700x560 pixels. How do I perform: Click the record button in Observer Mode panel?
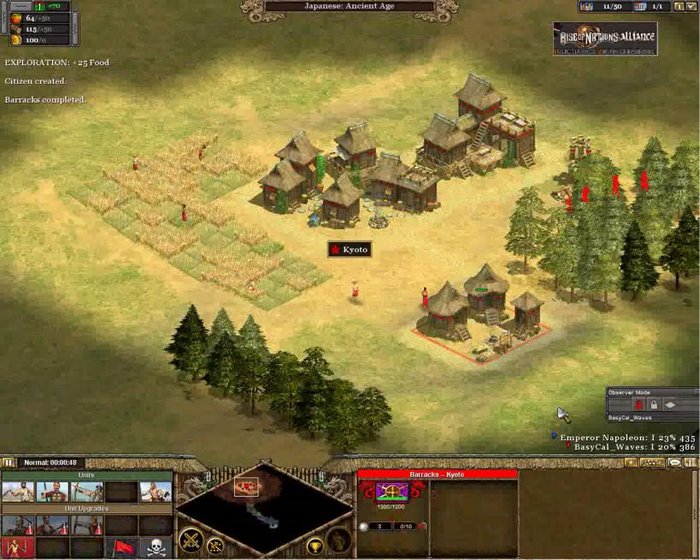pos(639,404)
